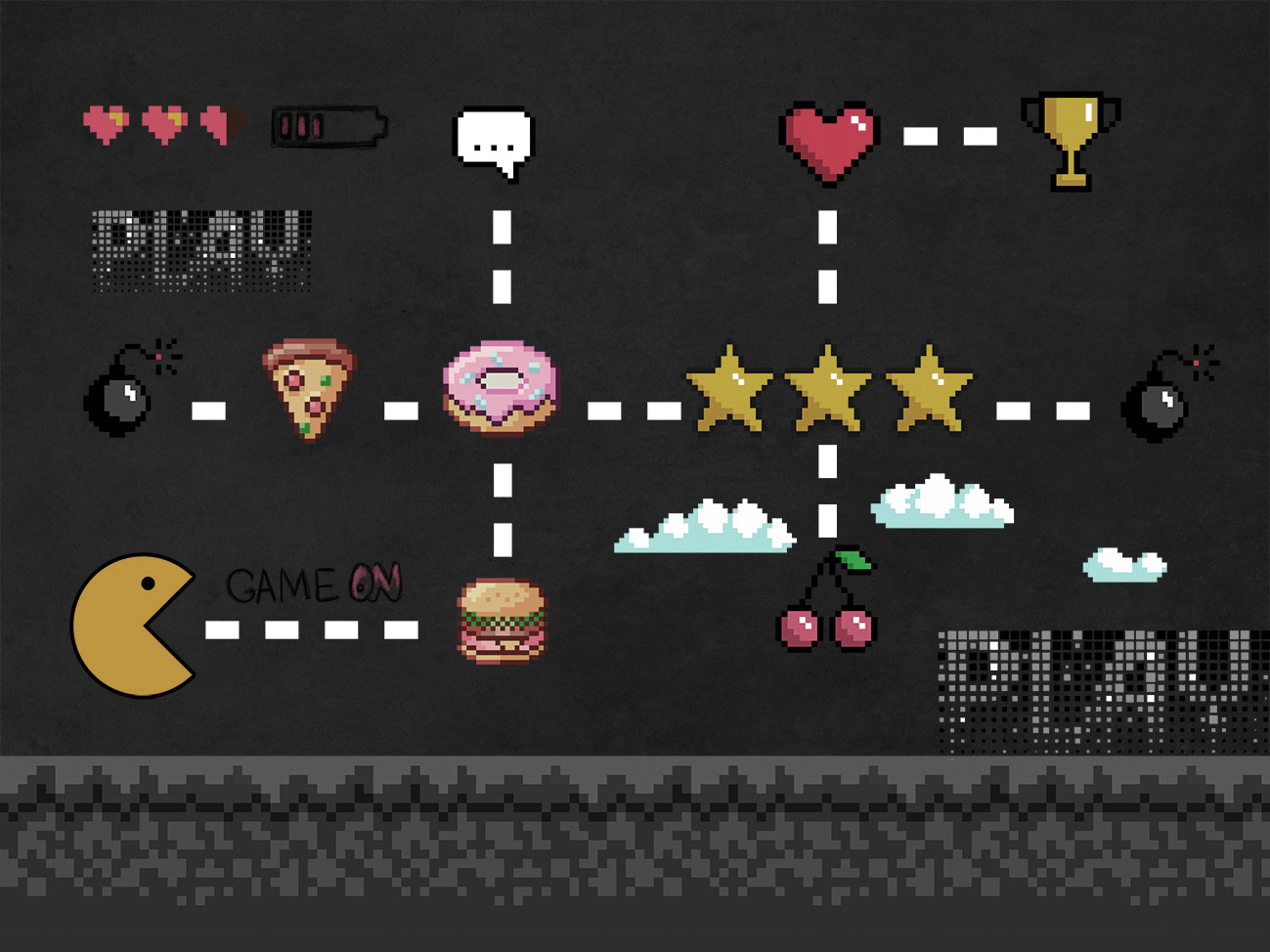The height and width of the screenshot is (952, 1270).
Task: Select the cherries node
Action: (828, 606)
